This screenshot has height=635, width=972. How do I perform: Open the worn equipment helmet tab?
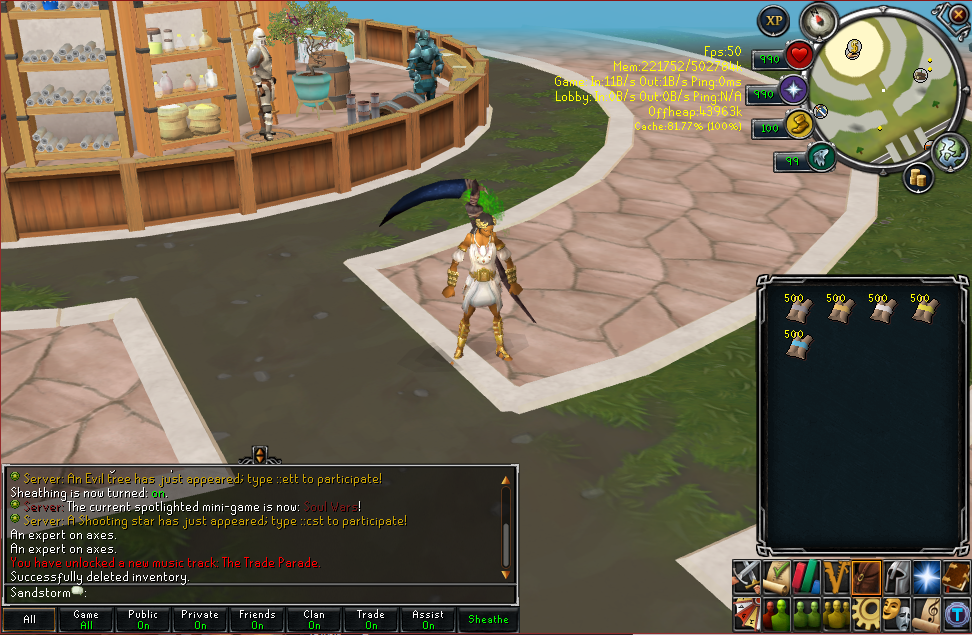click(x=896, y=576)
